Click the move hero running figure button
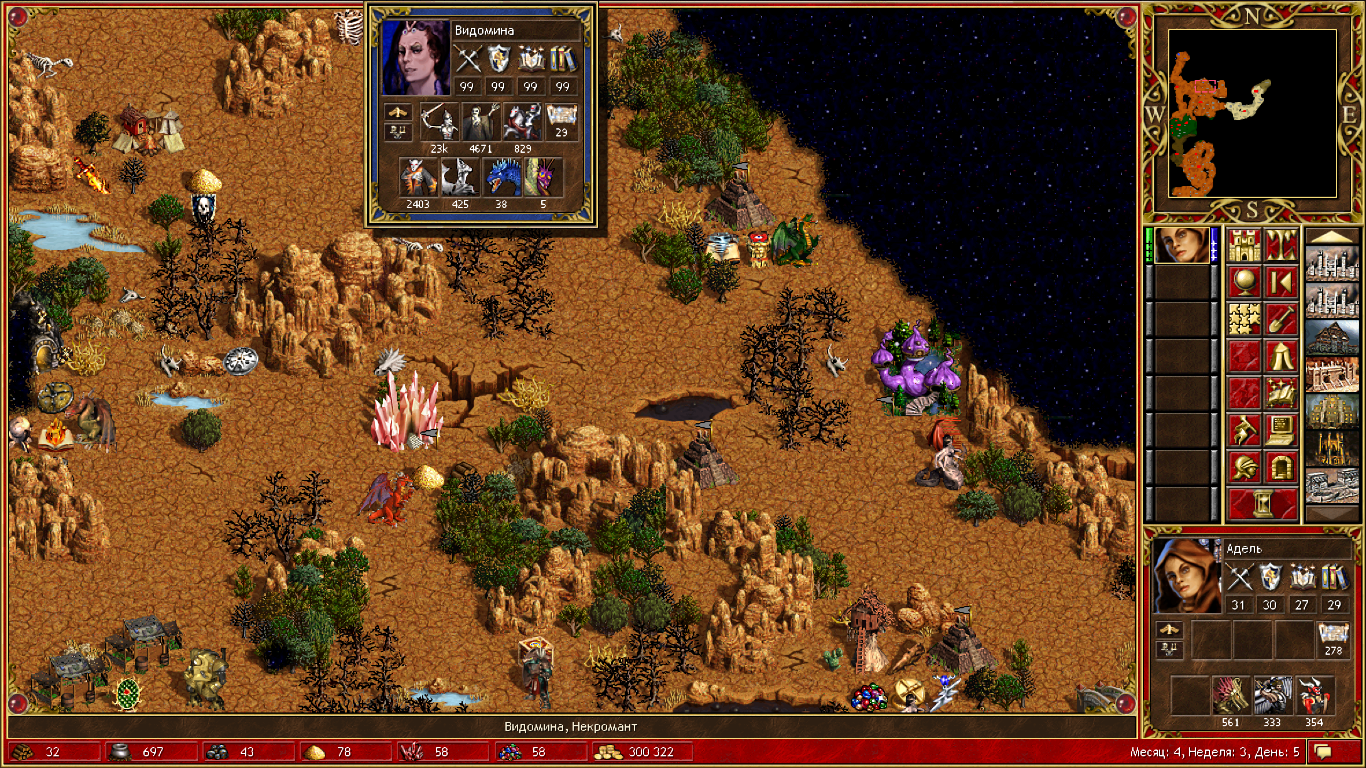1366x768 pixels. [x=1244, y=431]
